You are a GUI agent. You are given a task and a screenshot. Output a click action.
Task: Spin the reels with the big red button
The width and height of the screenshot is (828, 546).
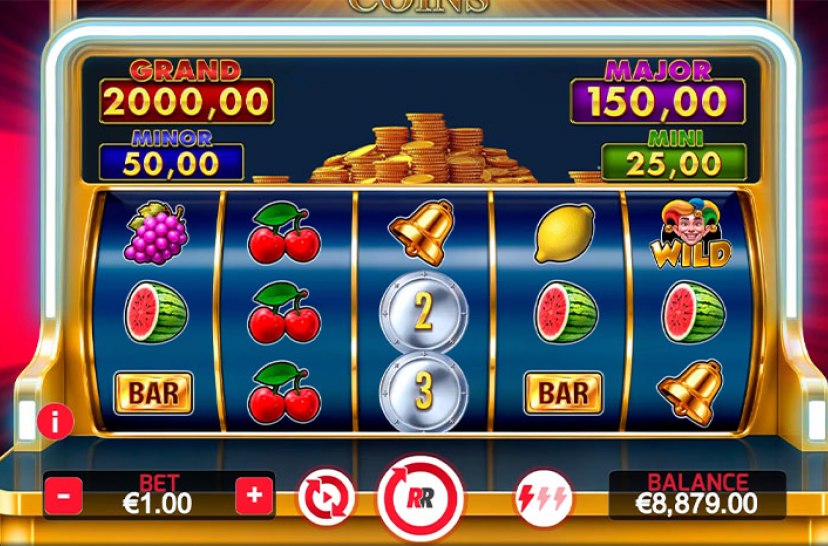[x=420, y=497]
